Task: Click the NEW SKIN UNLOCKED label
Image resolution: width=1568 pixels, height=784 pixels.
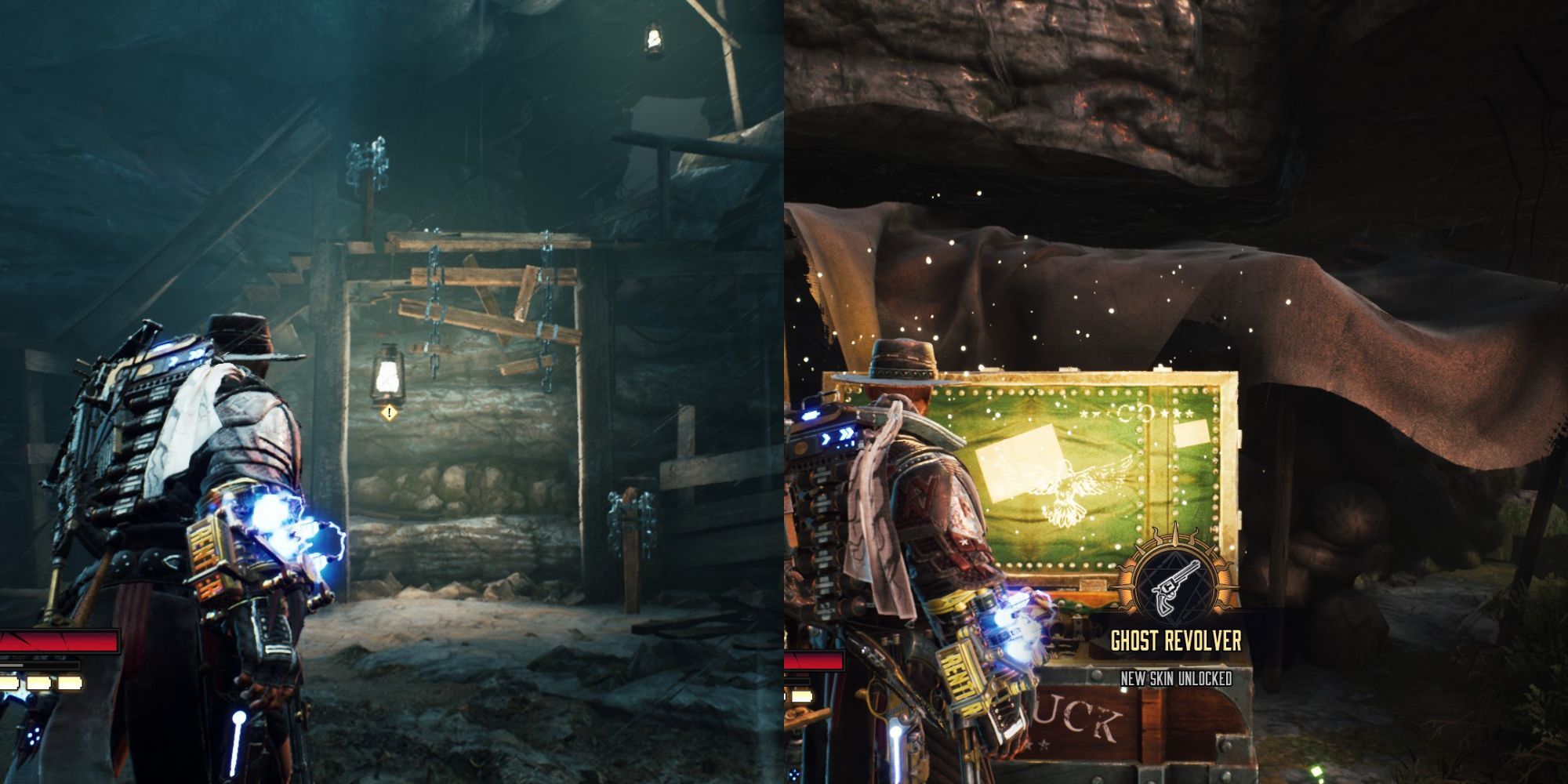Action: (x=1177, y=679)
